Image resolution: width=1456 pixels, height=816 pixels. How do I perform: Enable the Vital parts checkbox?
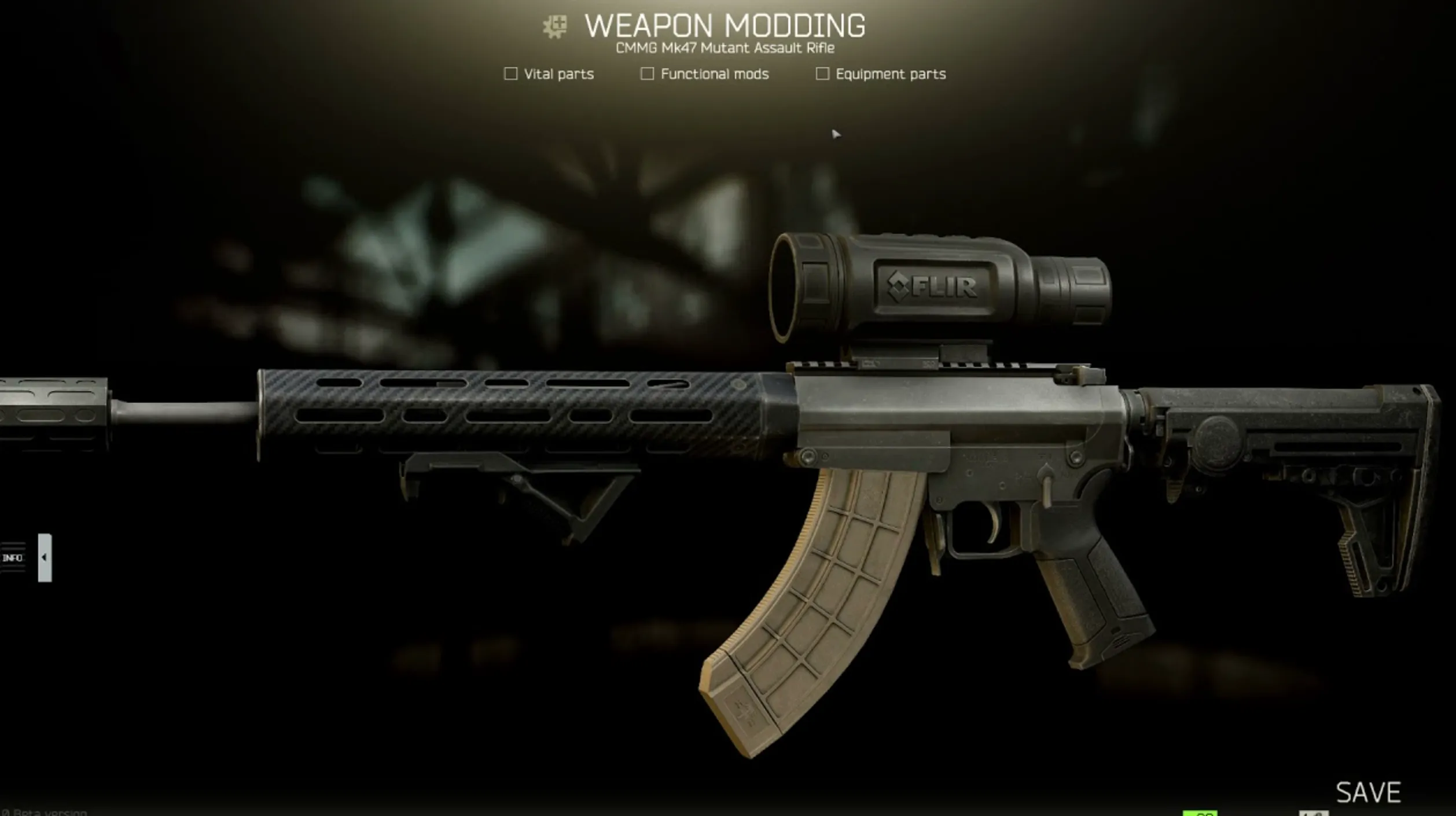tap(510, 73)
